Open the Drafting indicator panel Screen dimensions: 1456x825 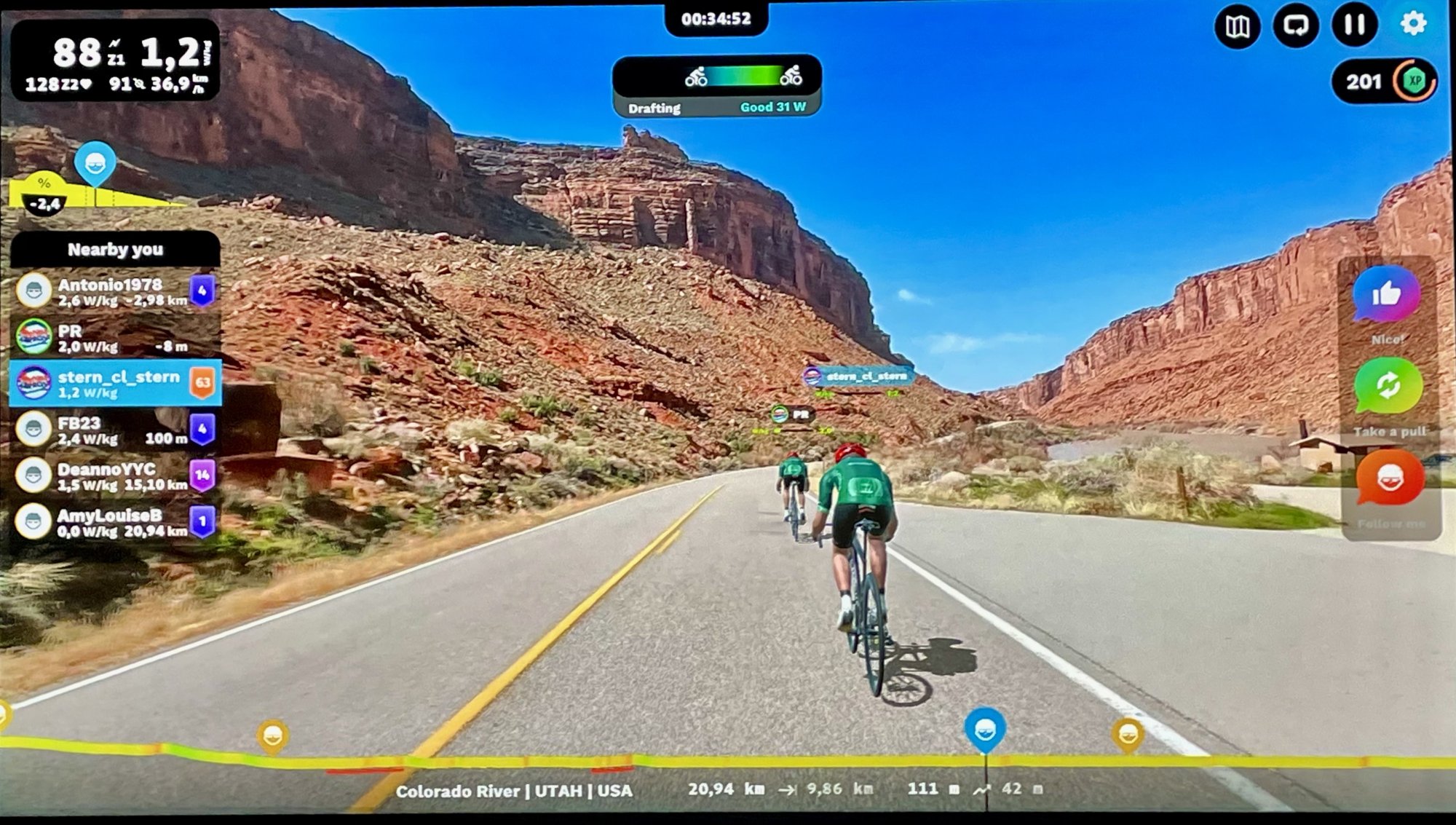point(717,86)
